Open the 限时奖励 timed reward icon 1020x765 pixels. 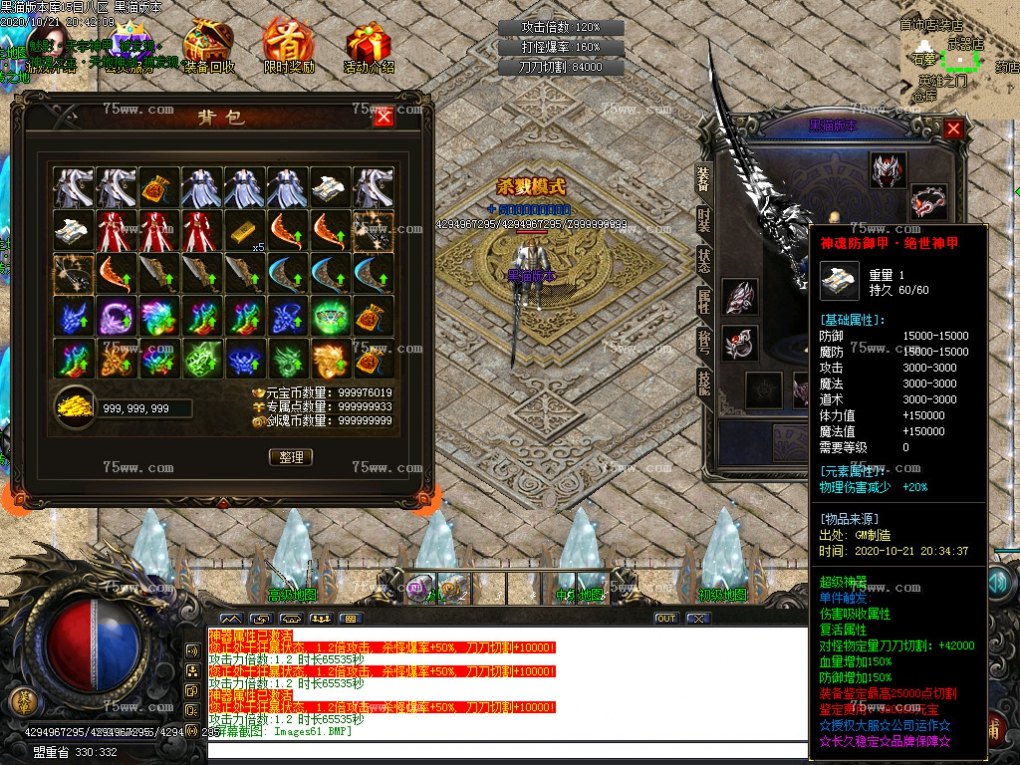click(x=288, y=46)
